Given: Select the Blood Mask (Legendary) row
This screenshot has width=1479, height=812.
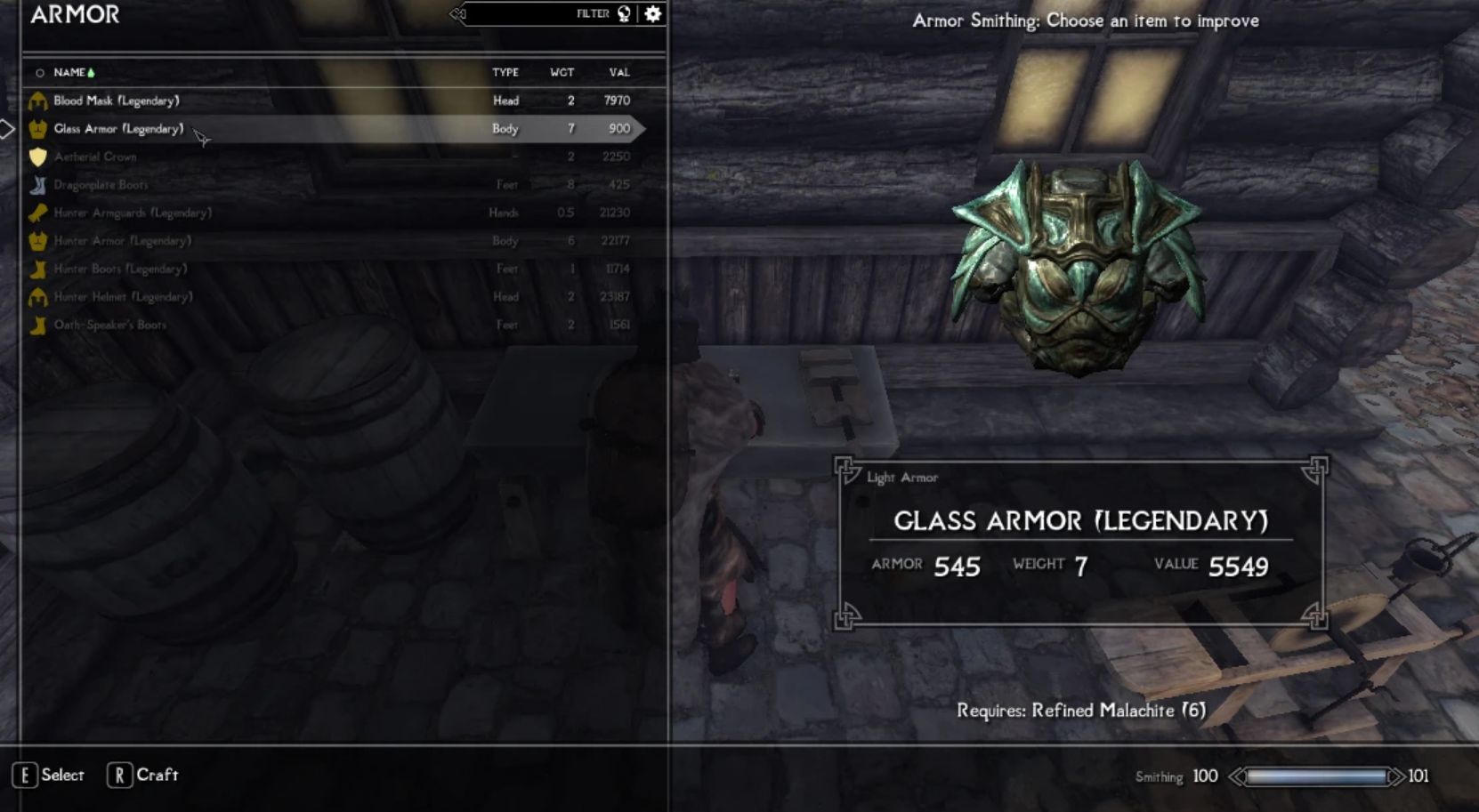Looking at the screenshot, I should pyautogui.click(x=117, y=100).
